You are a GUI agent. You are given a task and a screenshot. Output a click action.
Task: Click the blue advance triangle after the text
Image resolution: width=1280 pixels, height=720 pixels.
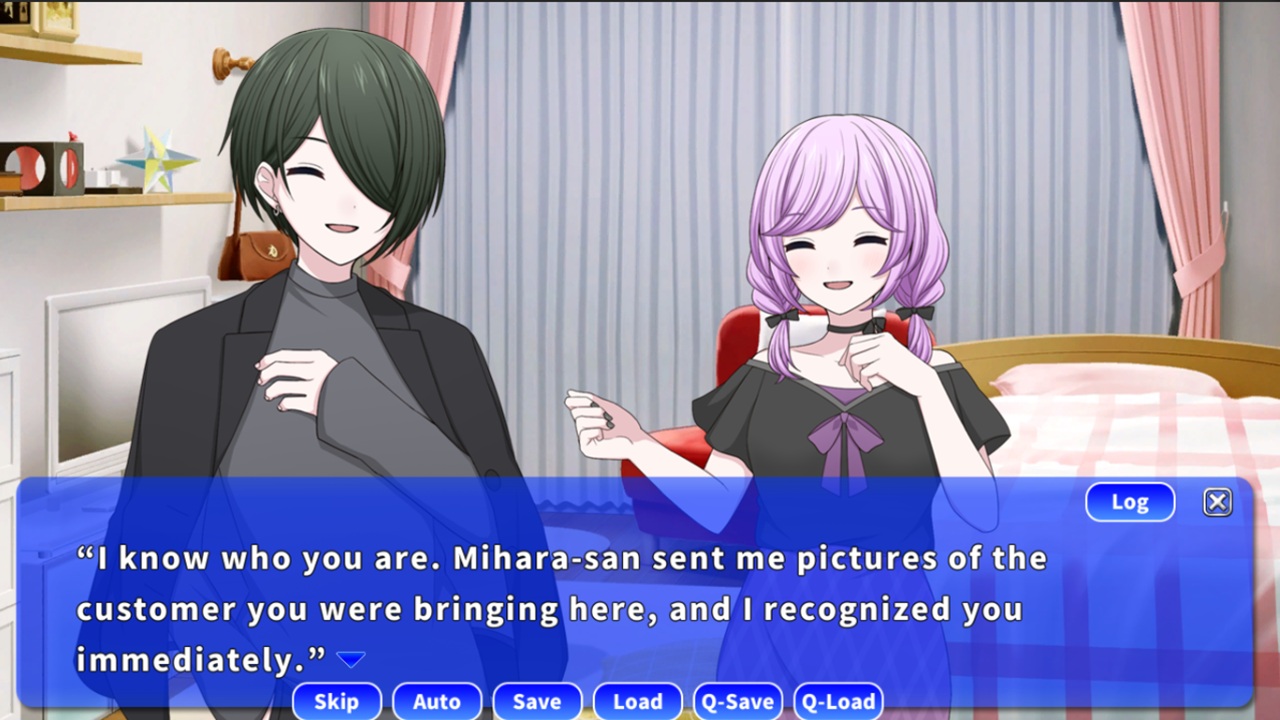click(x=352, y=658)
